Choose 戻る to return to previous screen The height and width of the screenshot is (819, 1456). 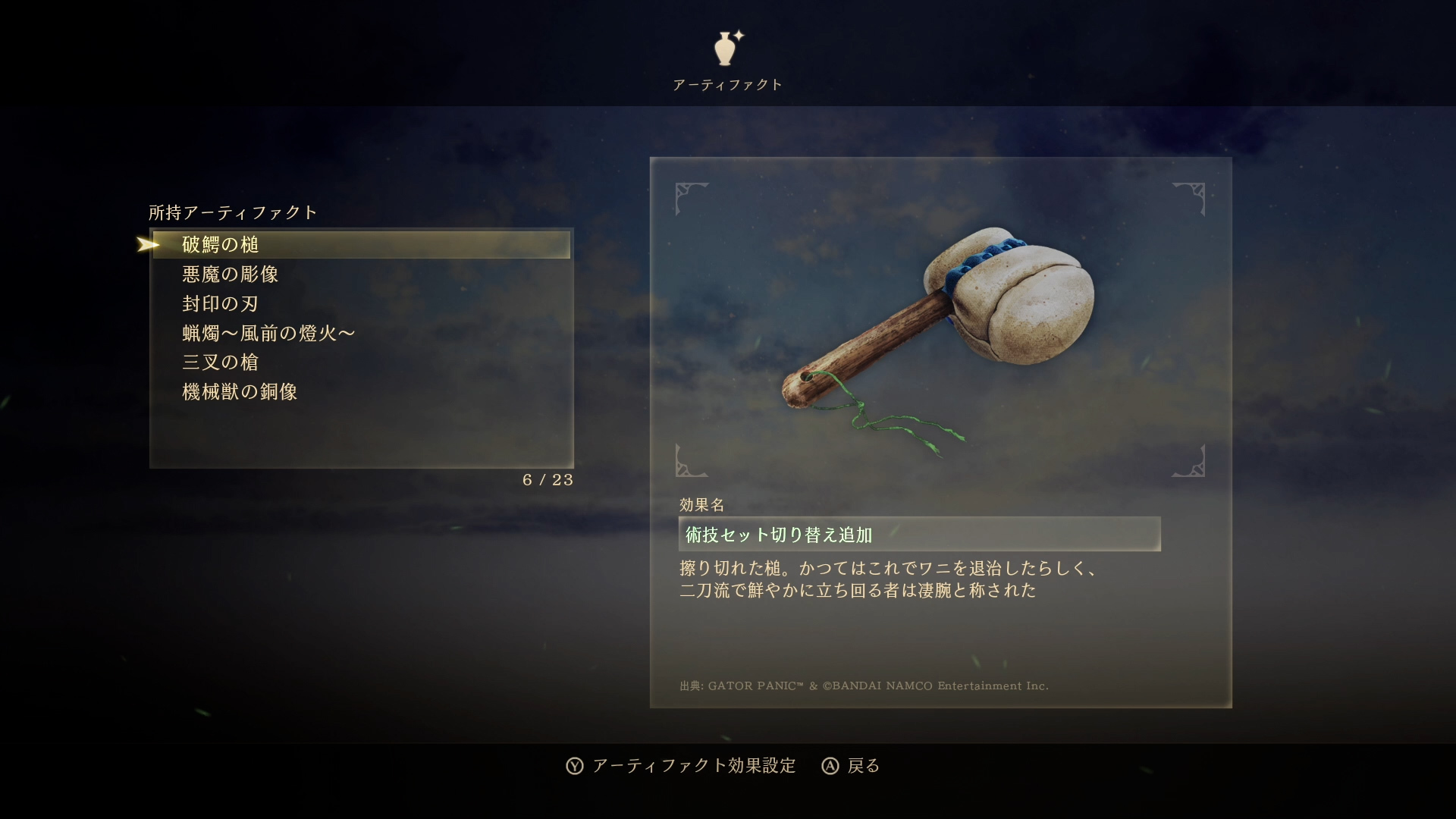pos(861,766)
